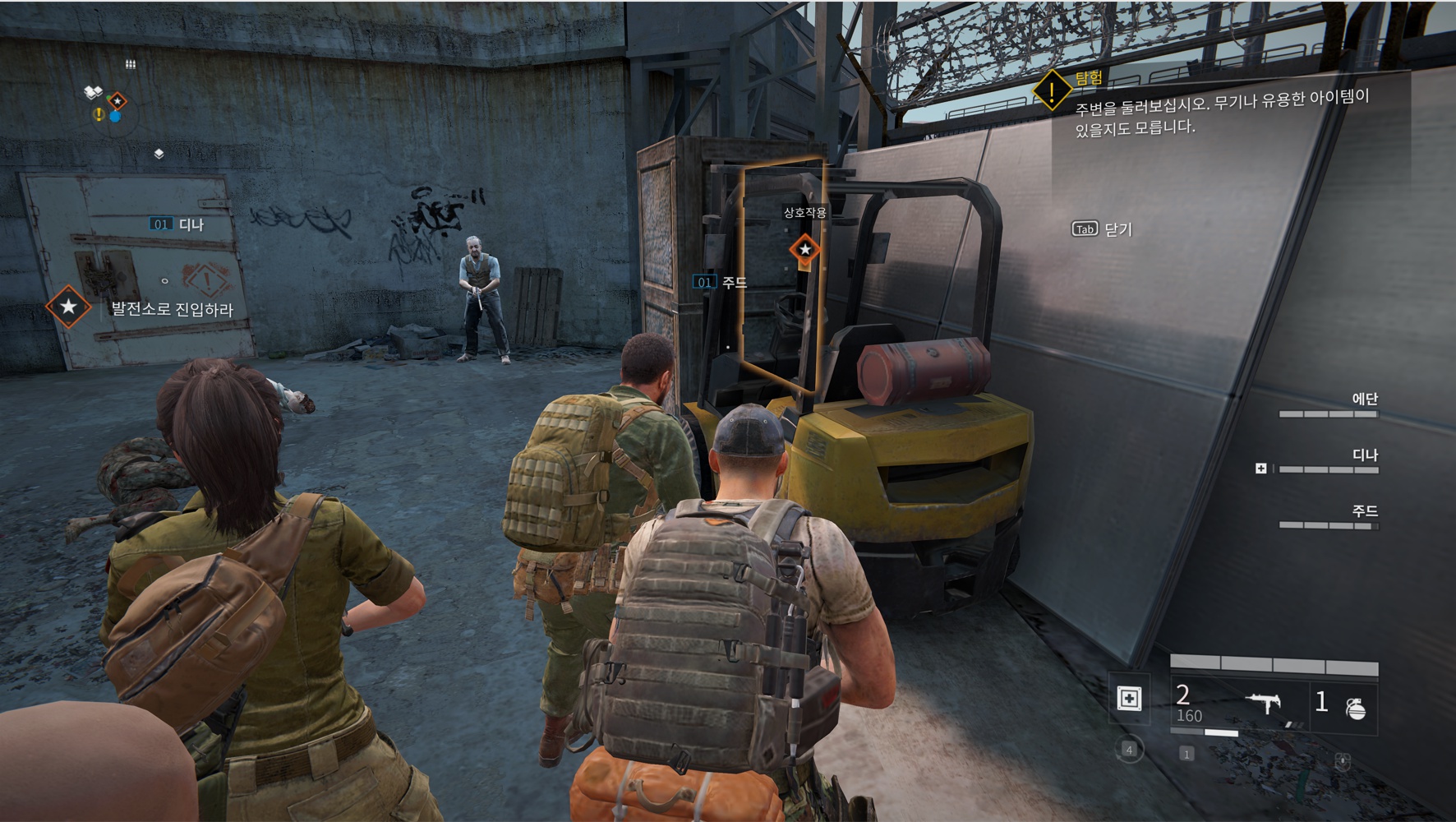
Task: Click the yellow exclamation marker on the radar
Action: point(99,114)
